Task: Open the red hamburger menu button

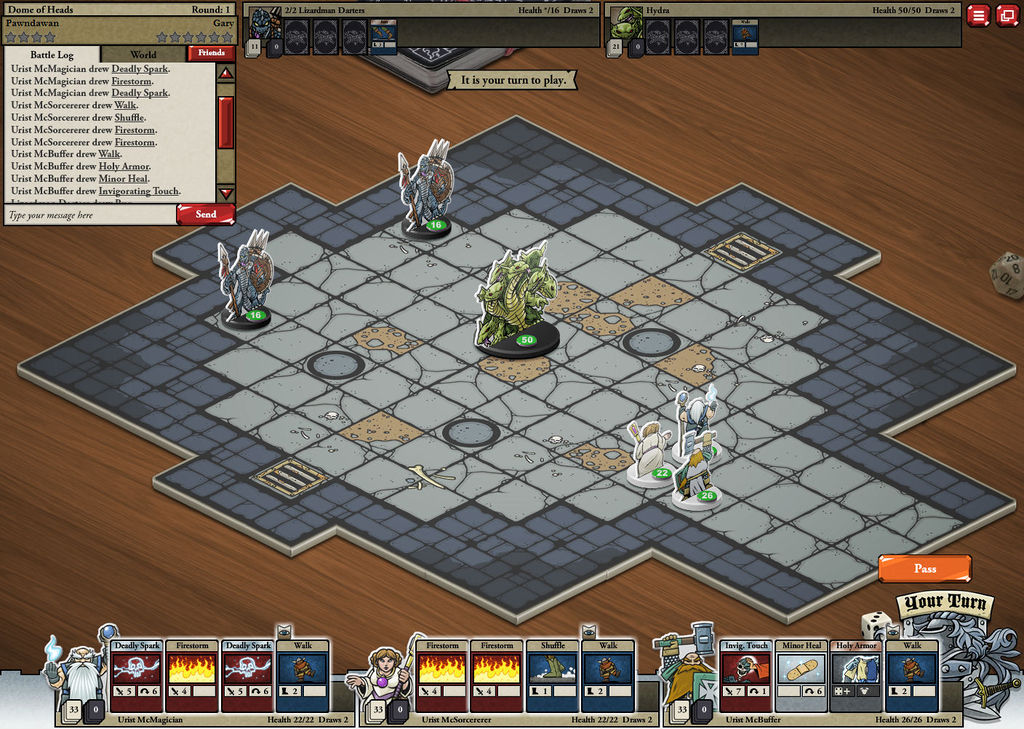Action: pyautogui.click(x=978, y=15)
